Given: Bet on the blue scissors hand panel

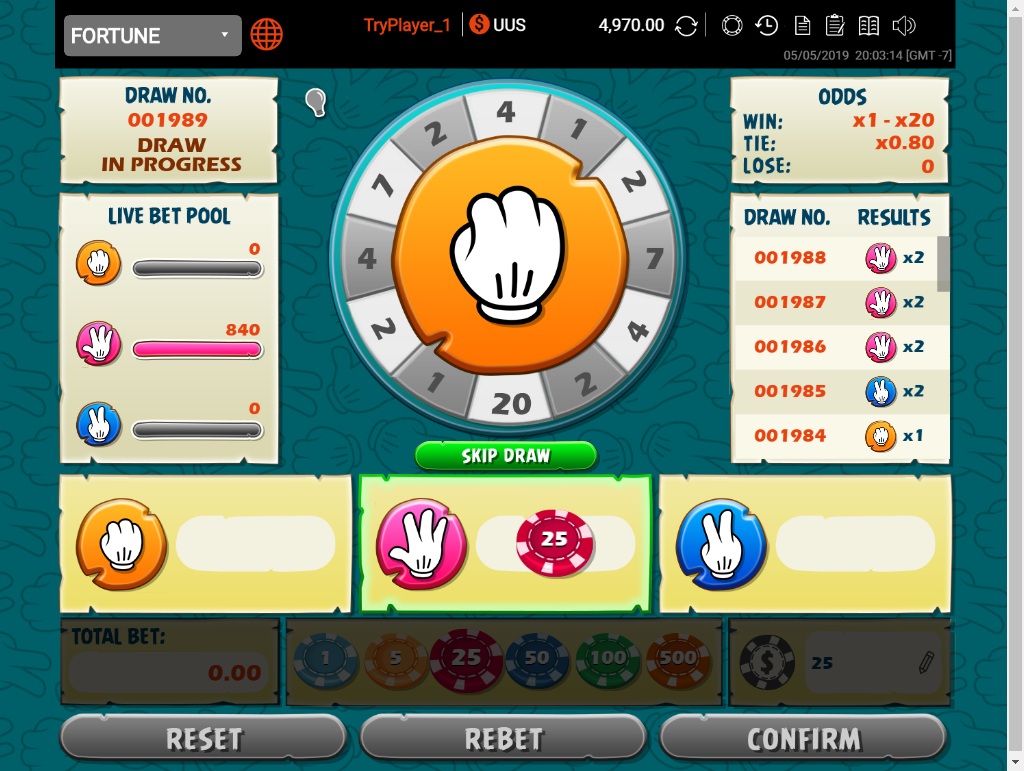Looking at the screenshot, I should [805, 544].
